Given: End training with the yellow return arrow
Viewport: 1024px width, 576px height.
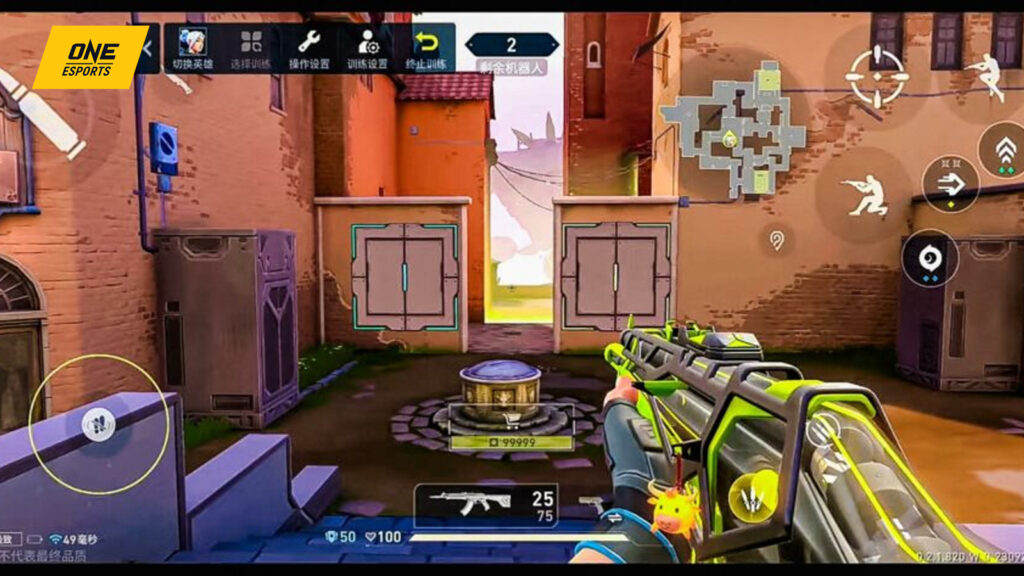Looking at the screenshot, I should coord(427,47).
